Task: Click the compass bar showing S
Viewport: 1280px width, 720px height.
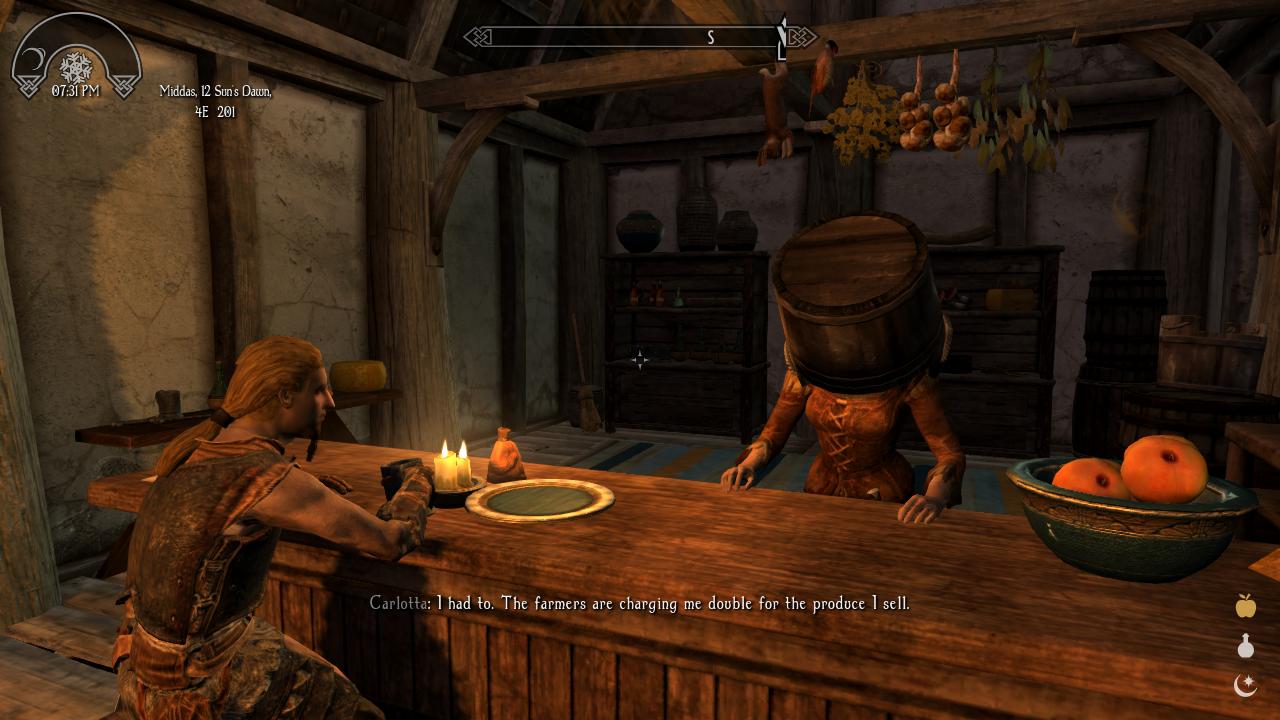Action: point(640,37)
